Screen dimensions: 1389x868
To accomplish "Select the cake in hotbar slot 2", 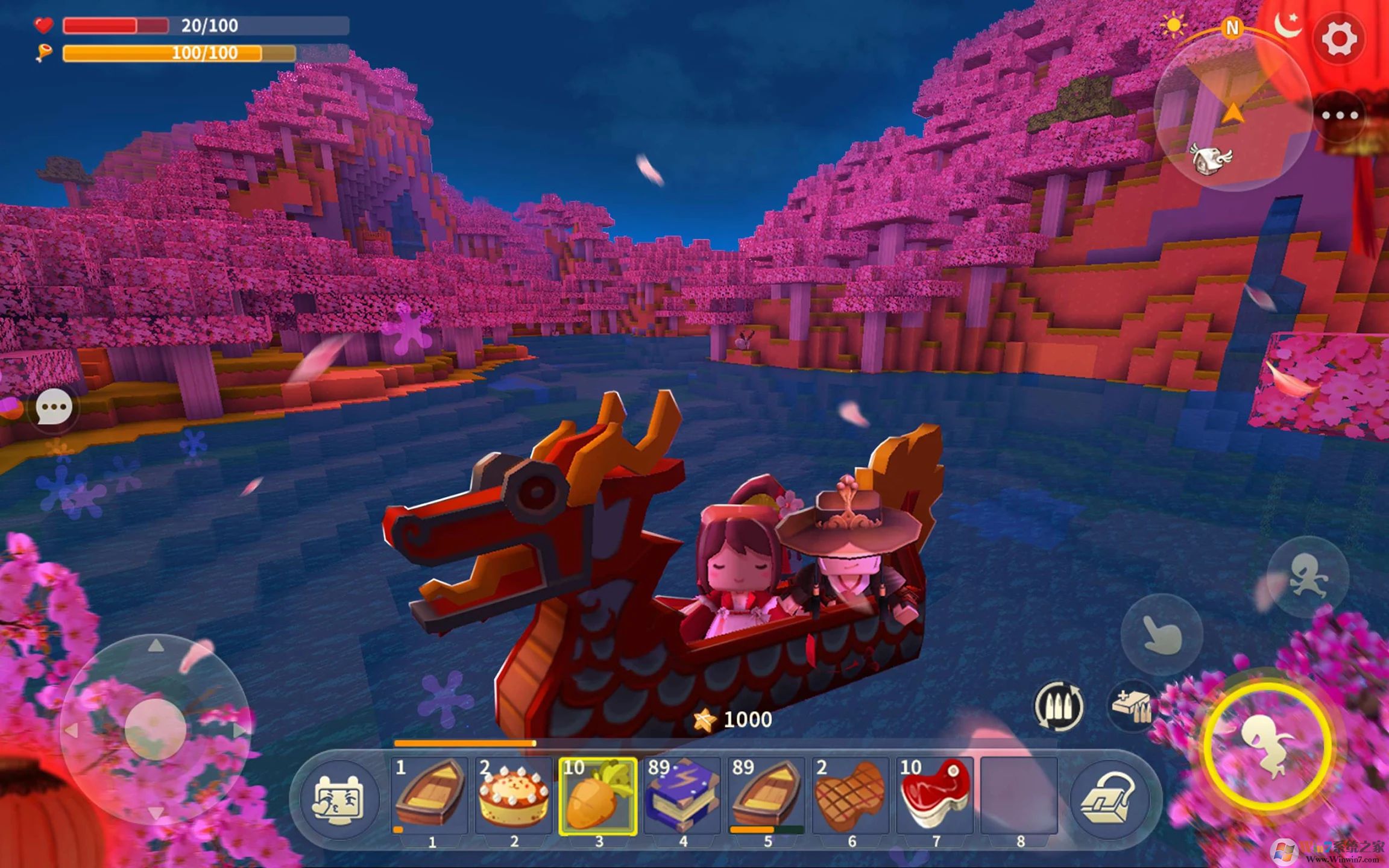I will click(x=514, y=794).
